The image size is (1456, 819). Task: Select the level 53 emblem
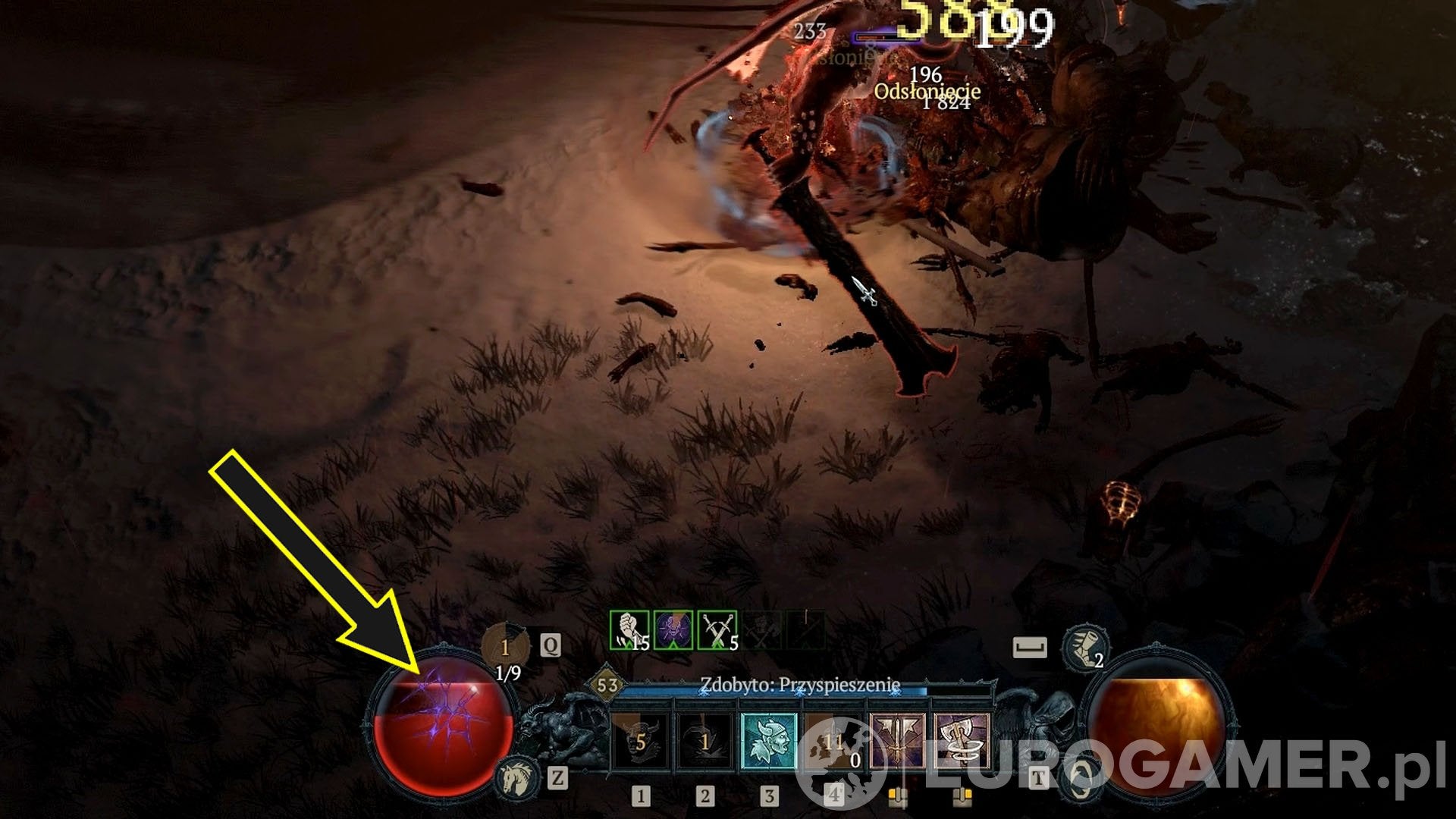coord(607,684)
